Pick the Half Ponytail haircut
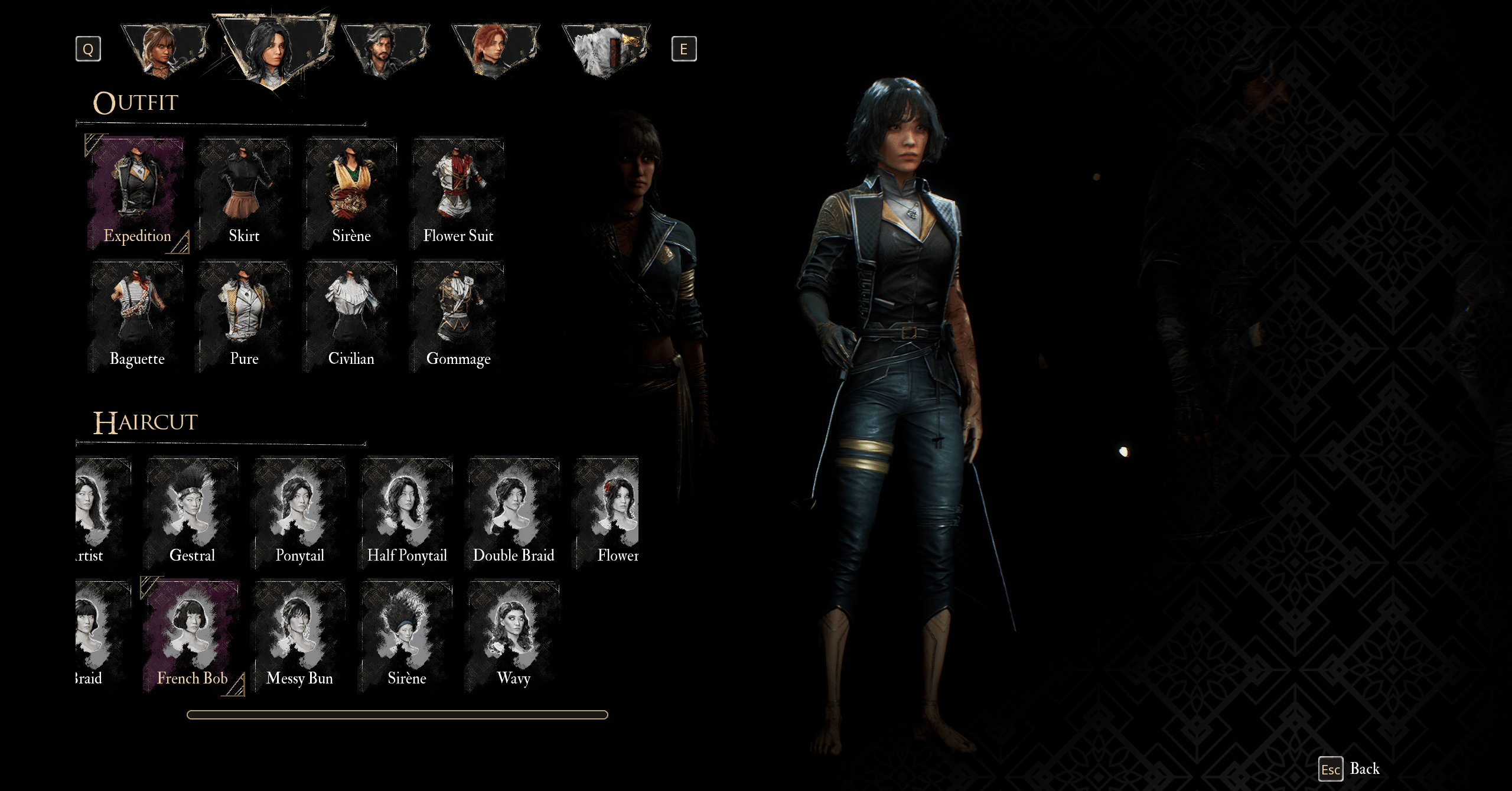This screenshot has width=1512, height=791. click(406, 513)
